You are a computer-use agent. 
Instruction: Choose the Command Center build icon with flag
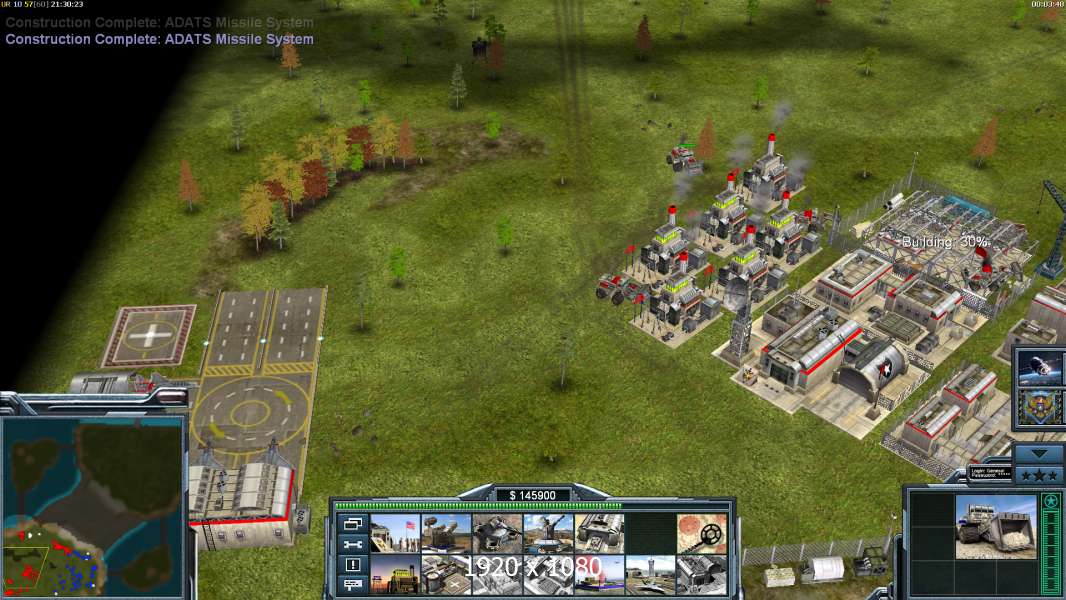395,533
